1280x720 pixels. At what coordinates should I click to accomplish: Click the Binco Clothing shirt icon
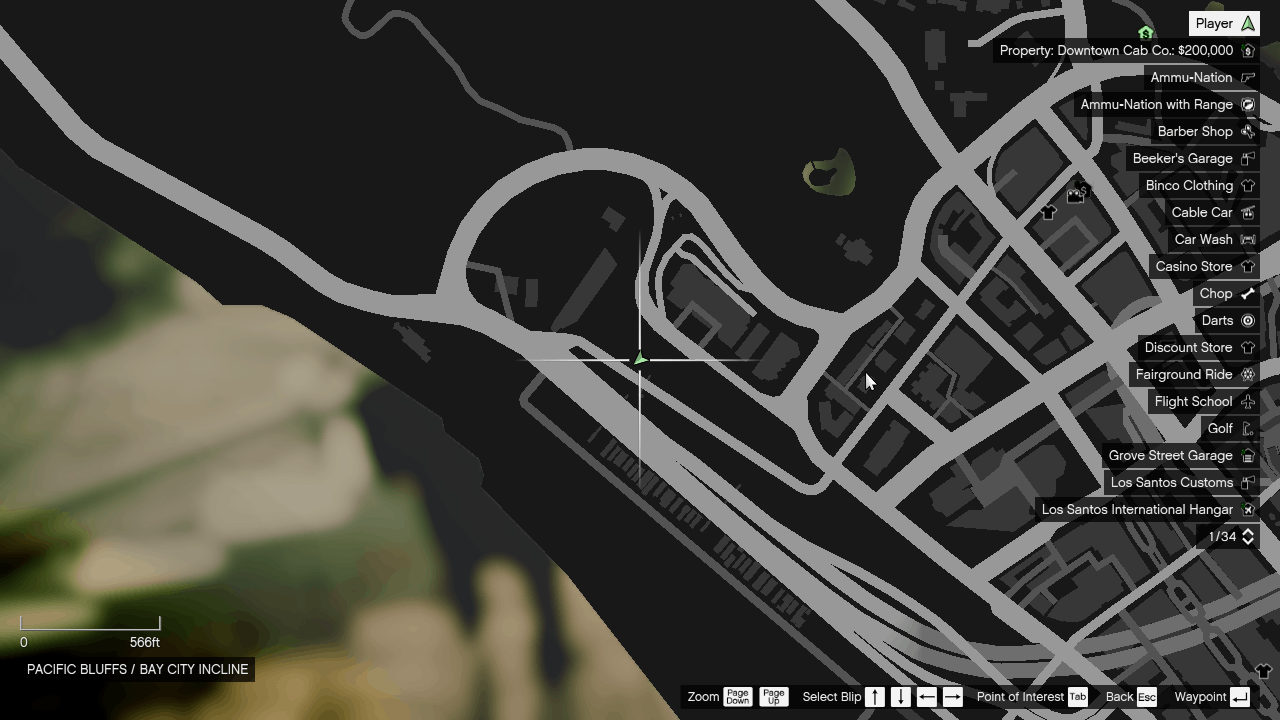click(x=1247, y=185)
